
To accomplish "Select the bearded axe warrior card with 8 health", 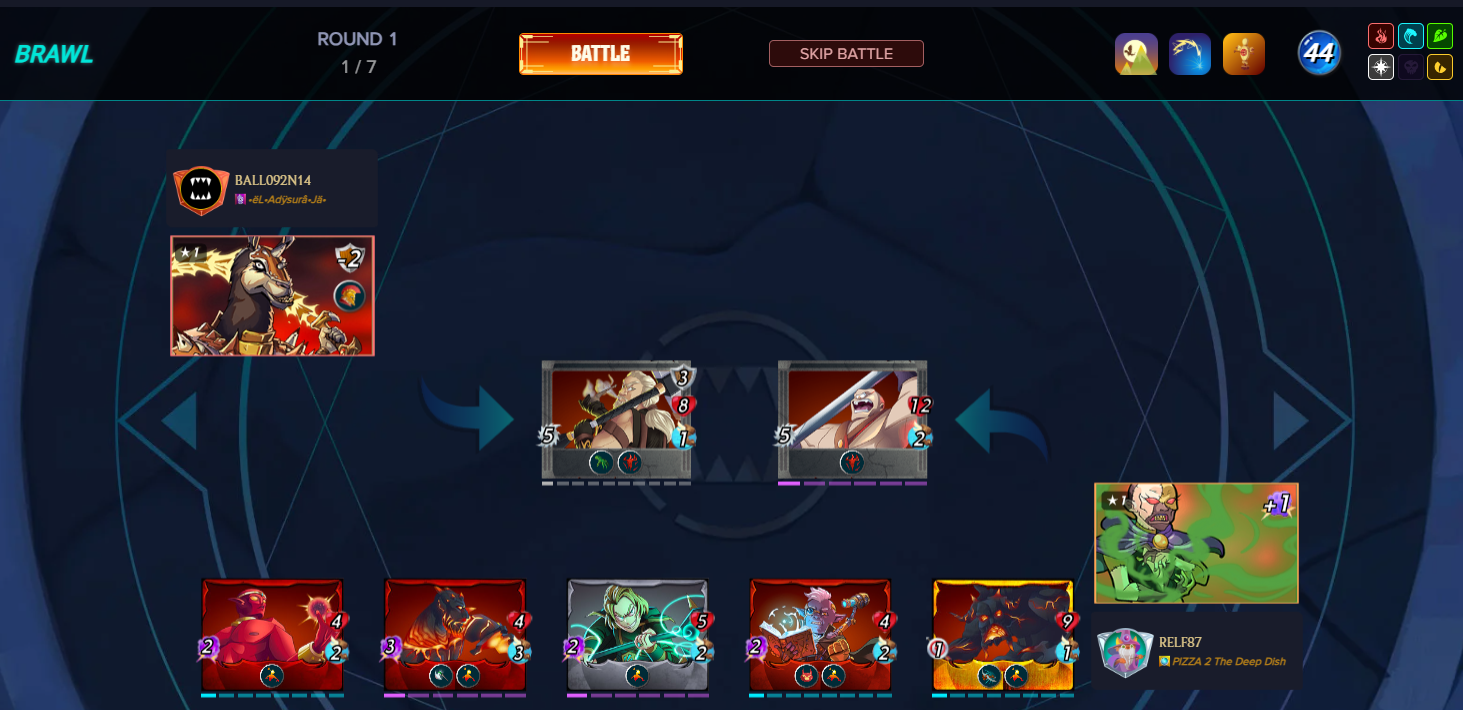I will [x=616, y=420].
